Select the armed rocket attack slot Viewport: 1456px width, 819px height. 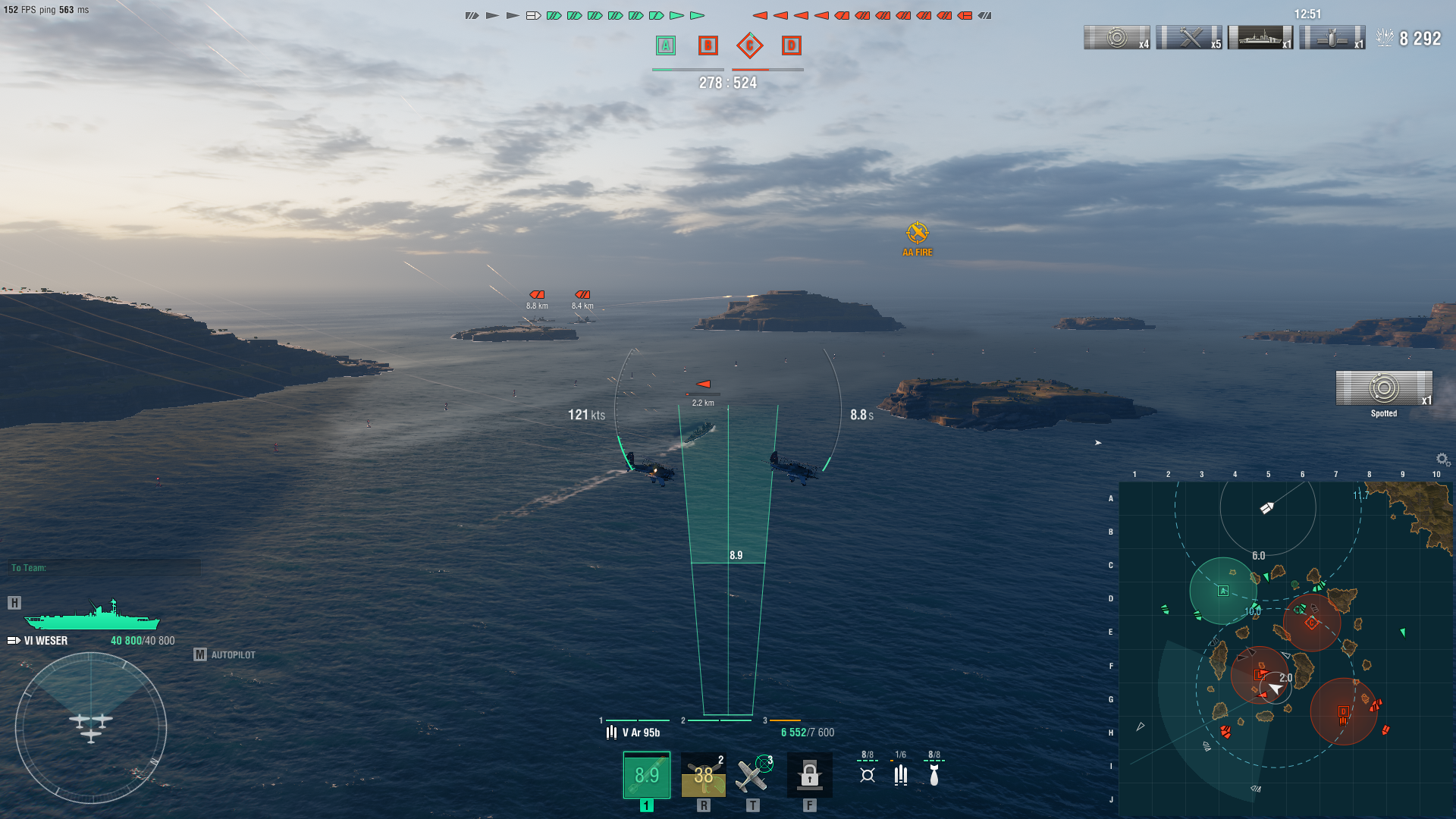pos(646,775)
